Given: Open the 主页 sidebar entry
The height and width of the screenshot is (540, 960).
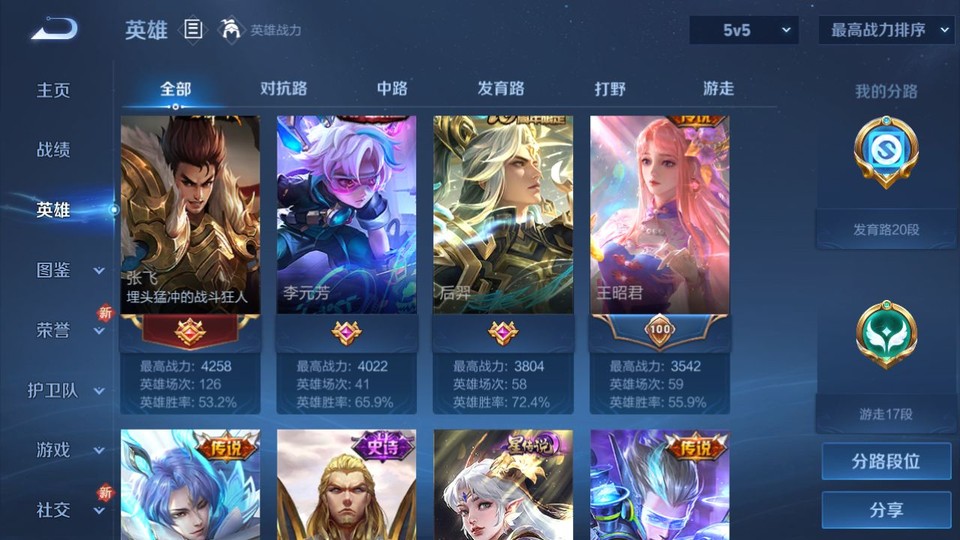Looking at the screenshot, I should [x=54, y=90].
